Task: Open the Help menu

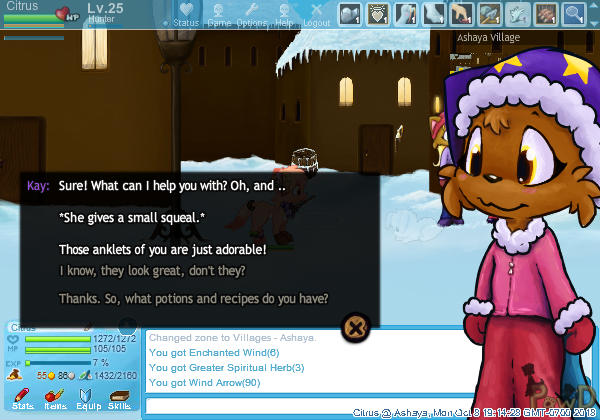Action: (285, 14)
